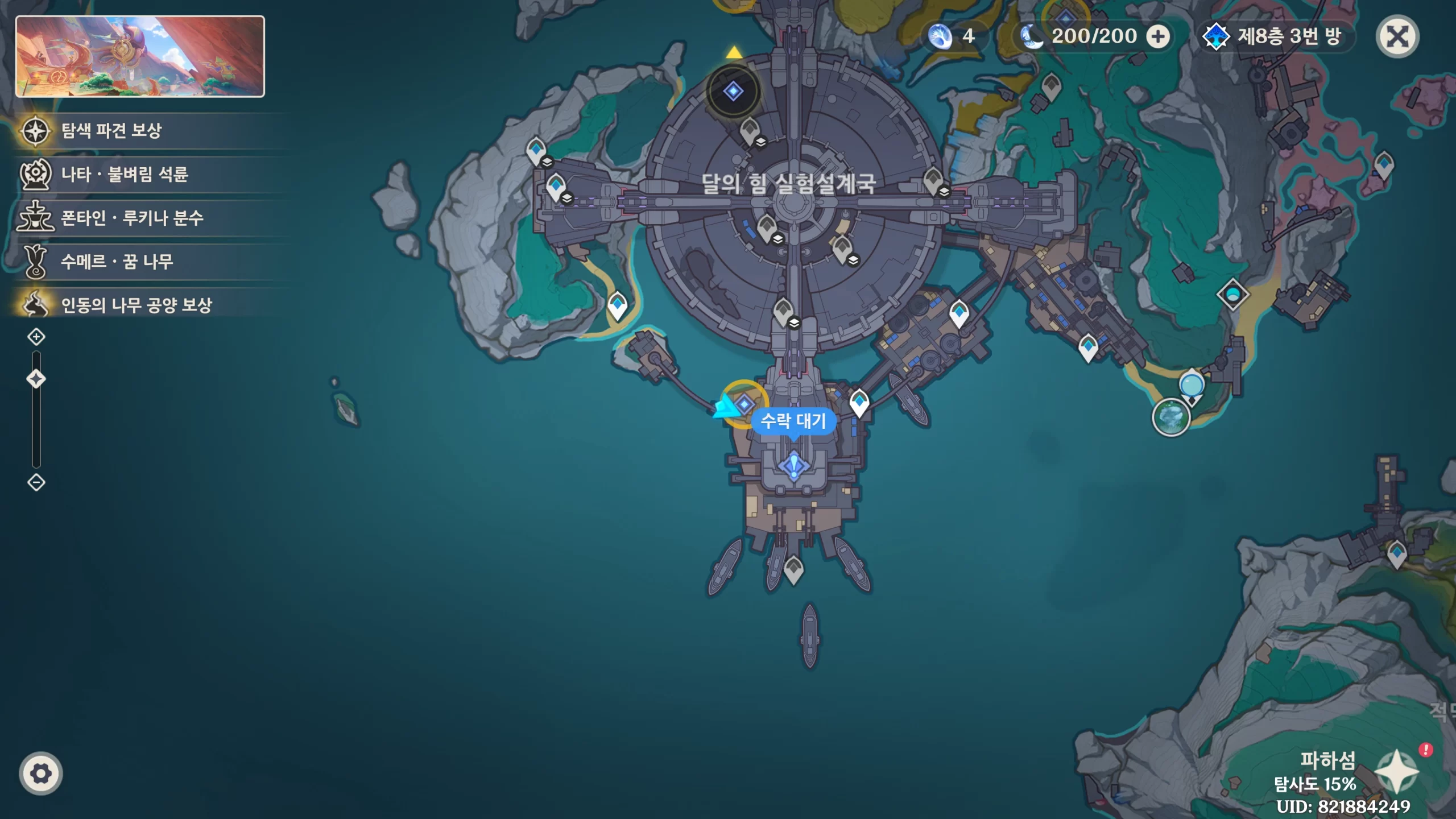Open 탐색 파견 보상 entry

coord(111,131)
